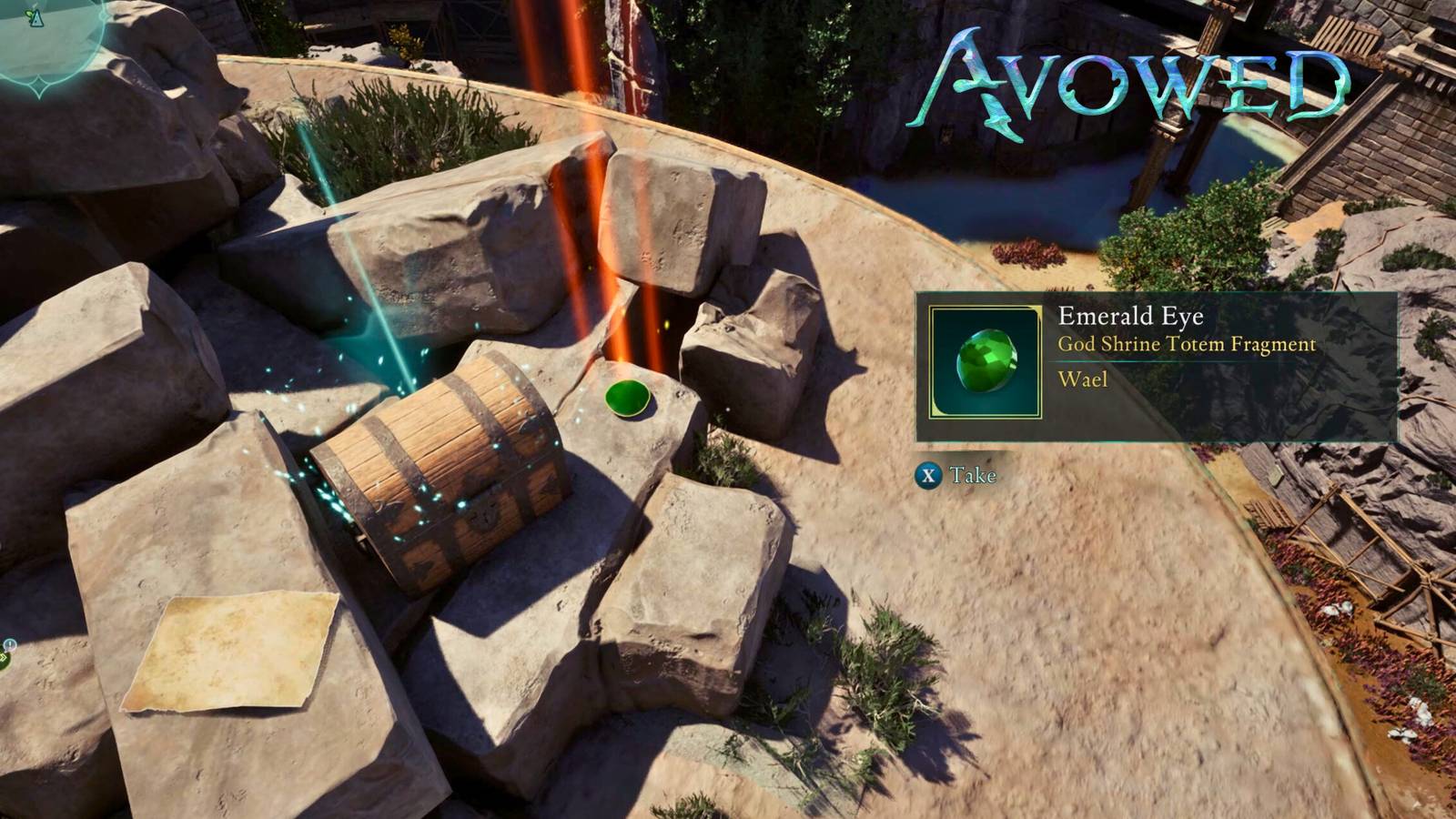This screenshot has width=1456, height=819.
Task: Click the Wael label in the tooltip
Action: (x=1083, y=379)
